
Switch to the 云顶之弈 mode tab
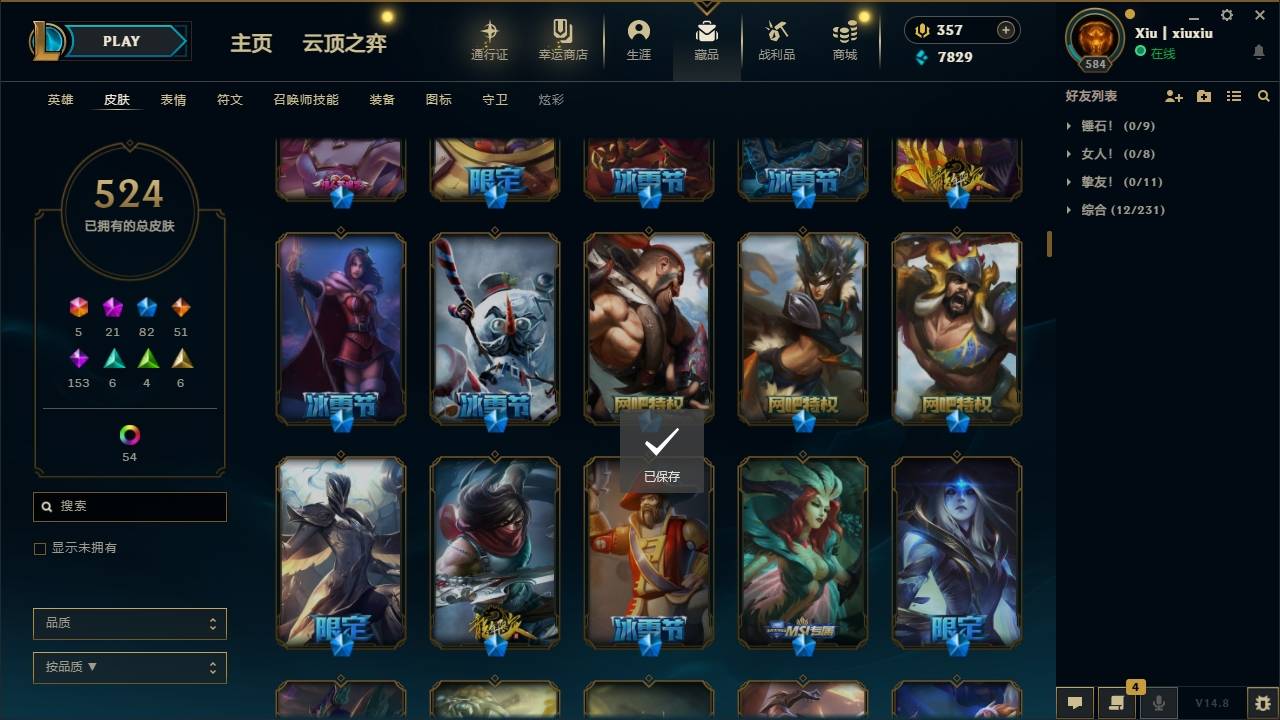pyautogui.click(x=344, y=43)
